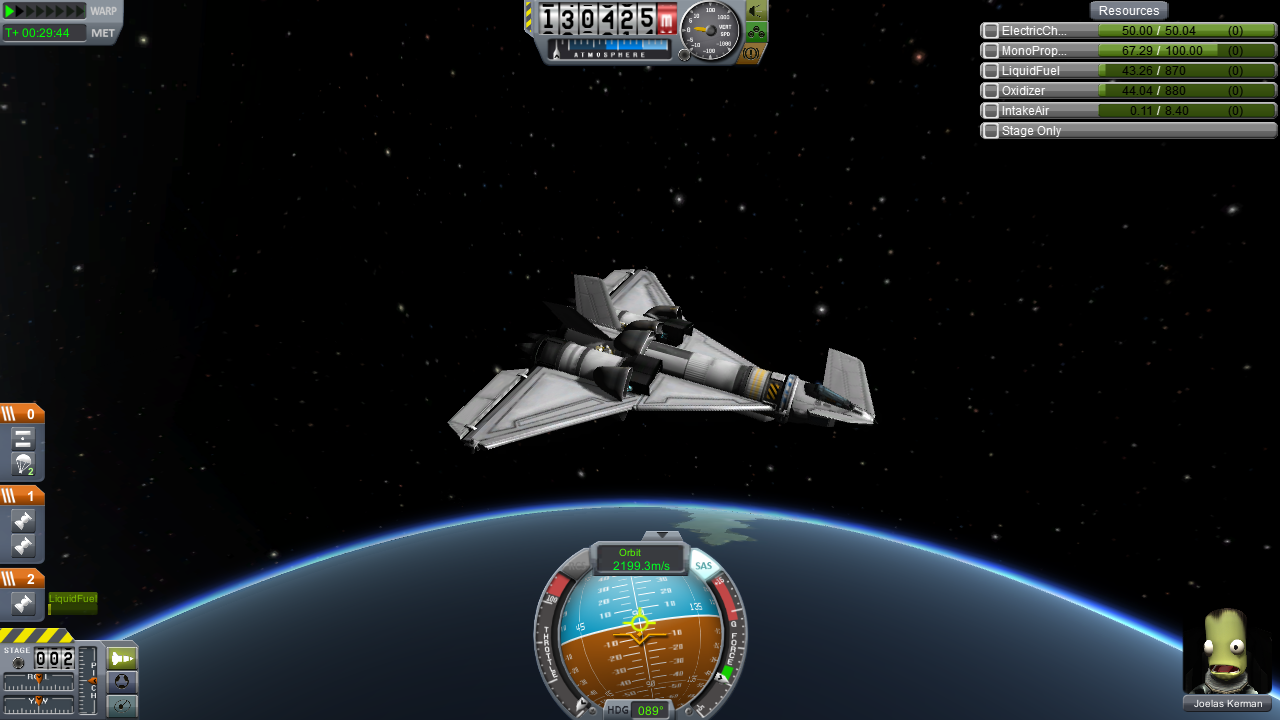The image size is (1280, 720).
Task: Pin the Oxidizer resource row
Action: 989,90
